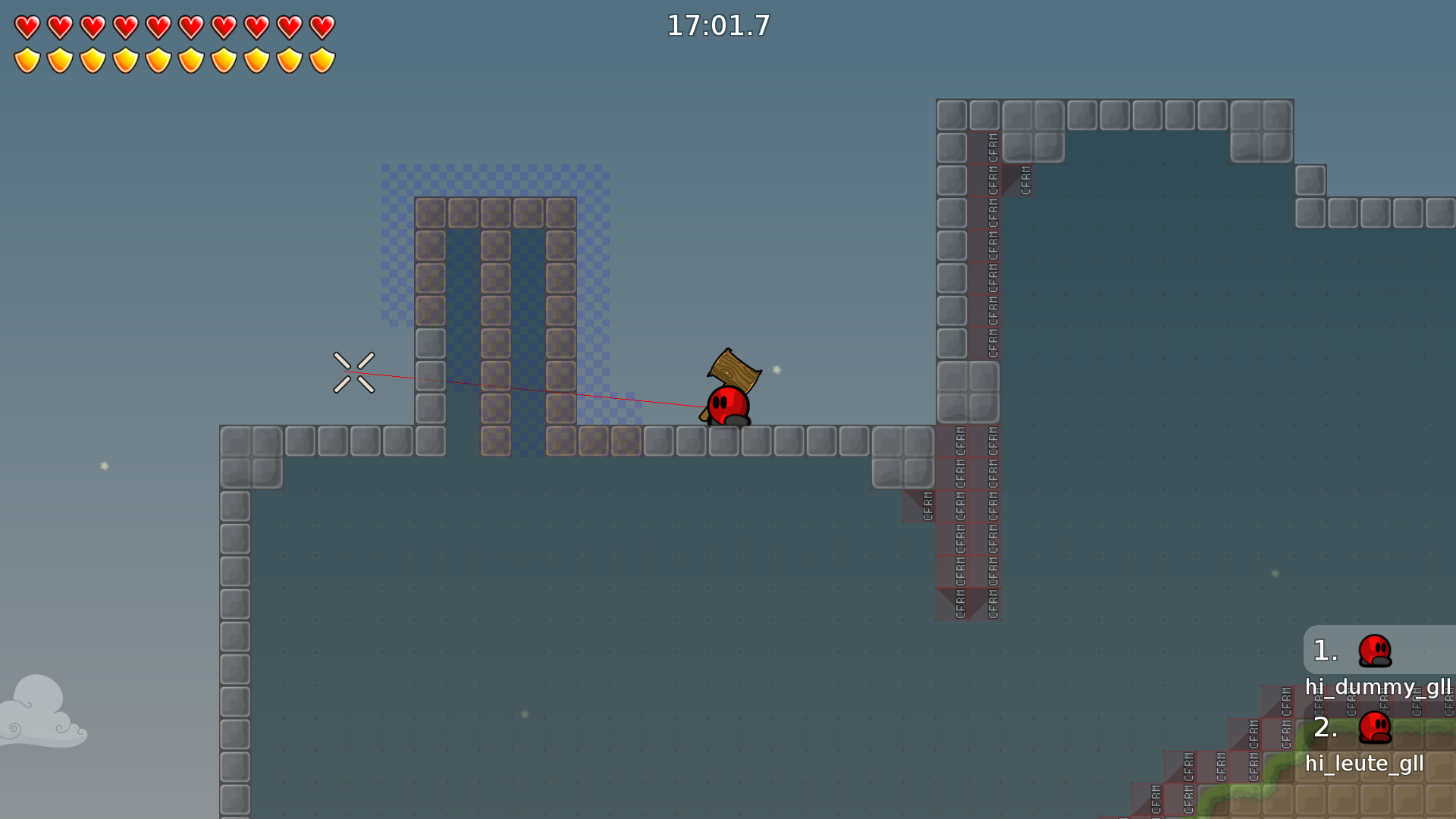Screen dimensions: 1456x819
Task: Select the last heart in the health row
Action: 324,27
